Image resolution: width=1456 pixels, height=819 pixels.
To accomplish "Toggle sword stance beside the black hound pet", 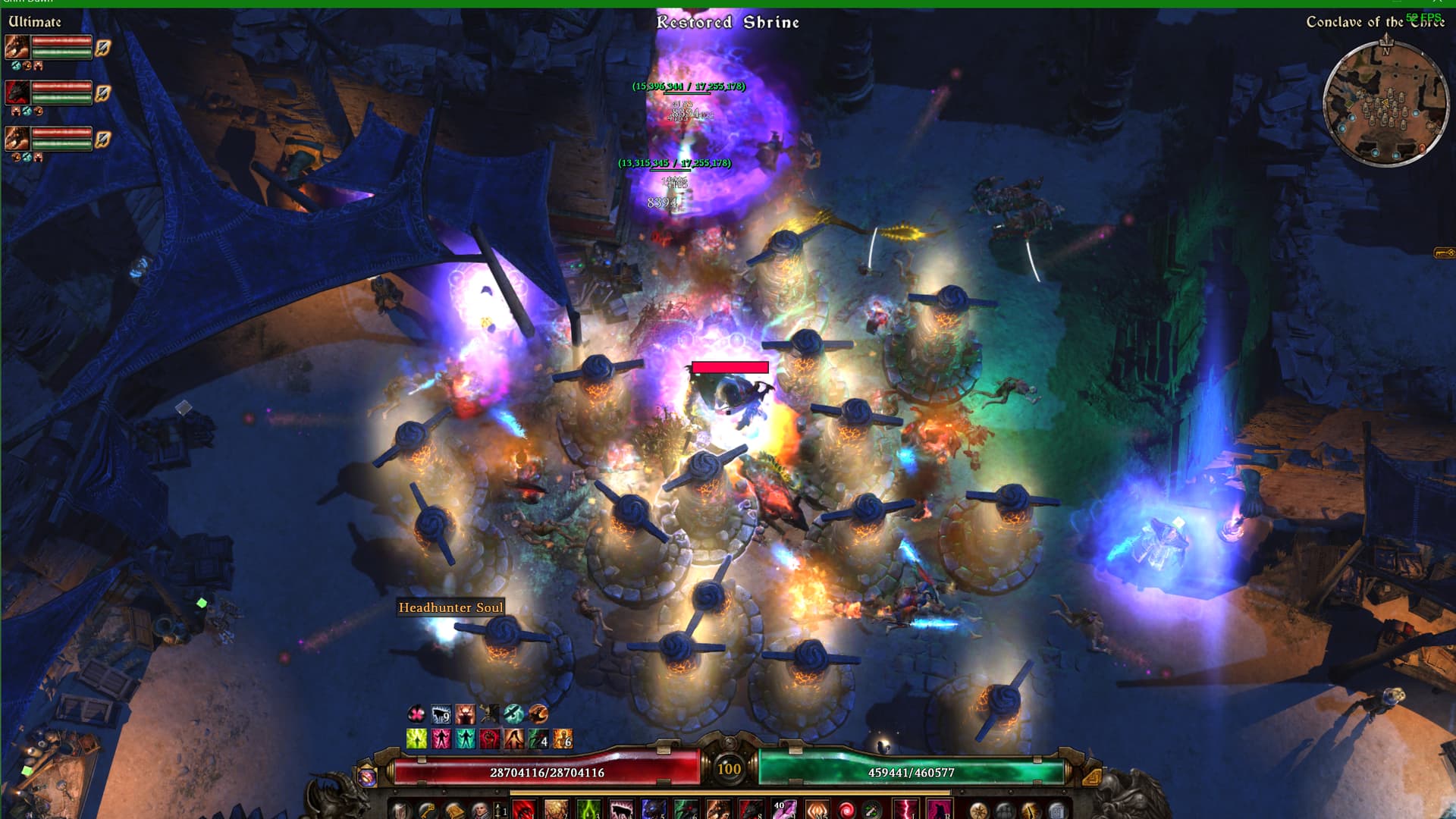I will 103,93.
